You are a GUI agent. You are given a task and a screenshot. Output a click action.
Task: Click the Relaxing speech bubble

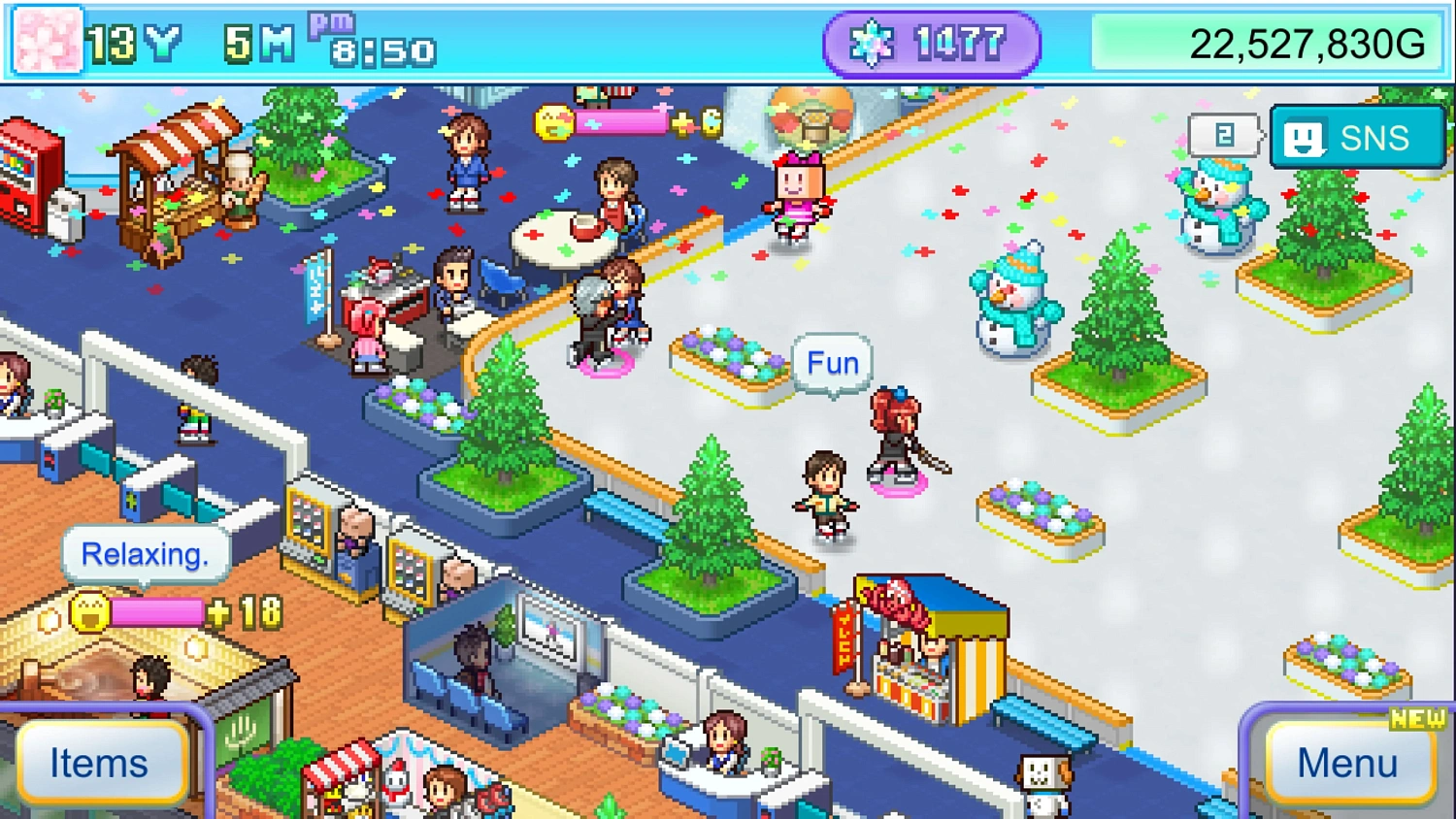point(146,553)
